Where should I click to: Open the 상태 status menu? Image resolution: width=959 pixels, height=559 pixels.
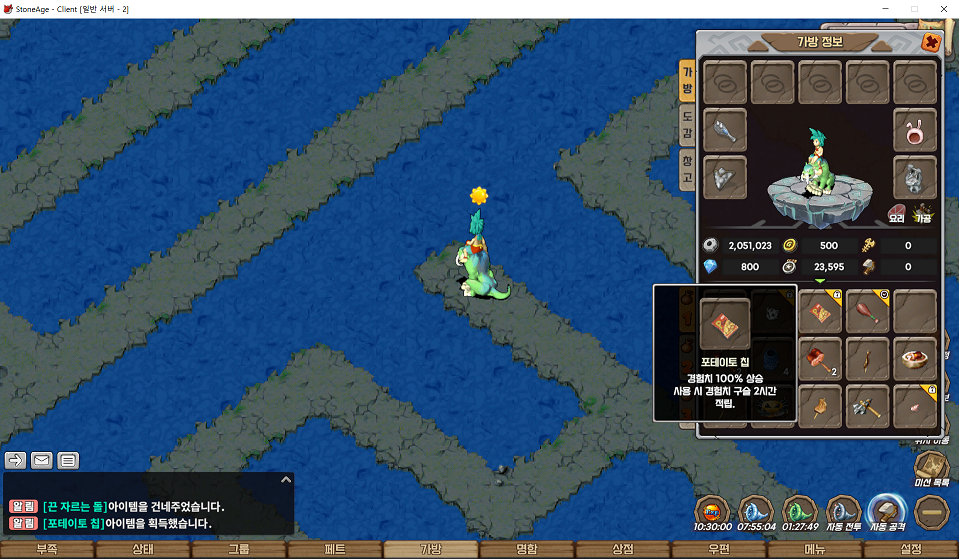[x=143, y=549]
